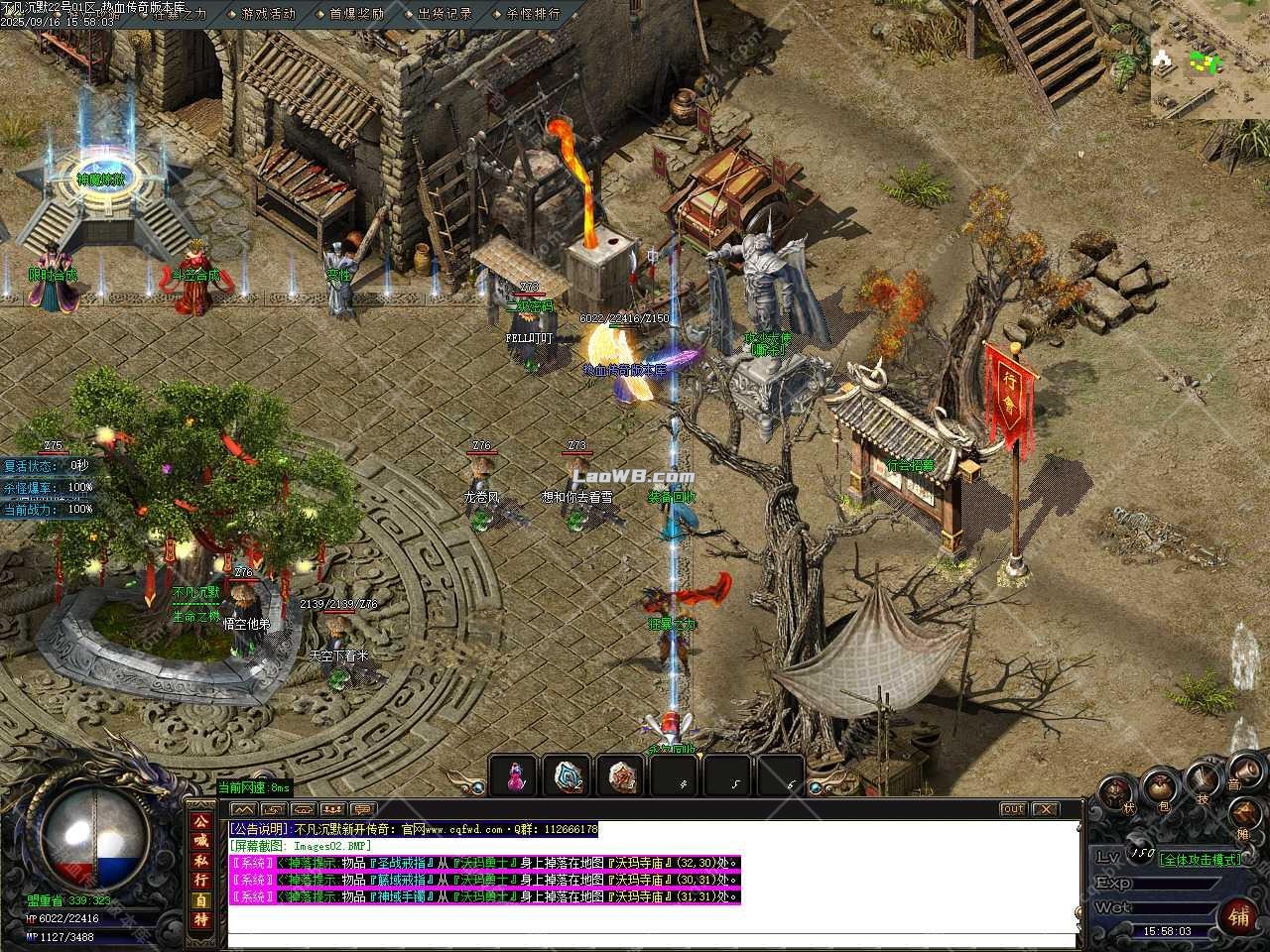Toggle the 自 chat filter button
The width and height of the screenshot is (1270, 952).
pyautogui.click(x=201, y=899)
